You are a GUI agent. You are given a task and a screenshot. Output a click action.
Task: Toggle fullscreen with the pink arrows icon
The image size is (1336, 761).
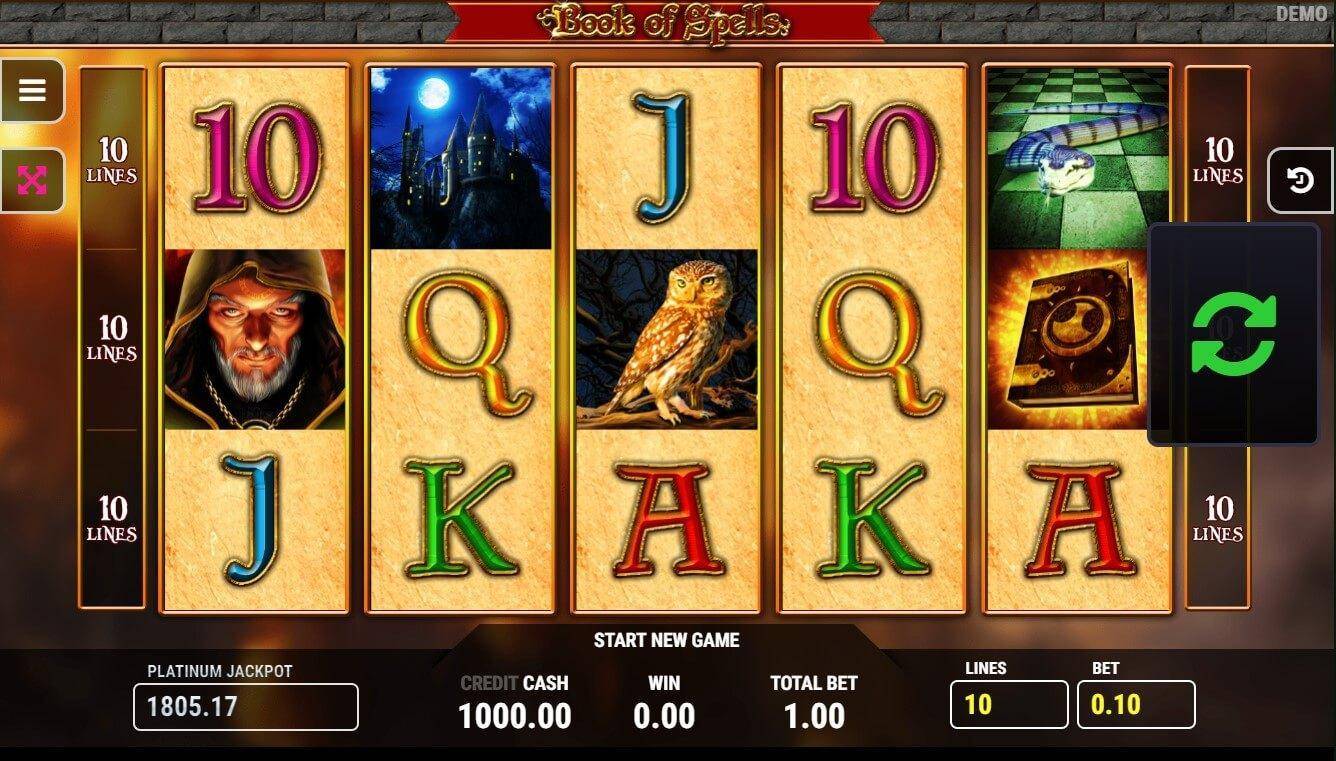click(x=32, y=180)
